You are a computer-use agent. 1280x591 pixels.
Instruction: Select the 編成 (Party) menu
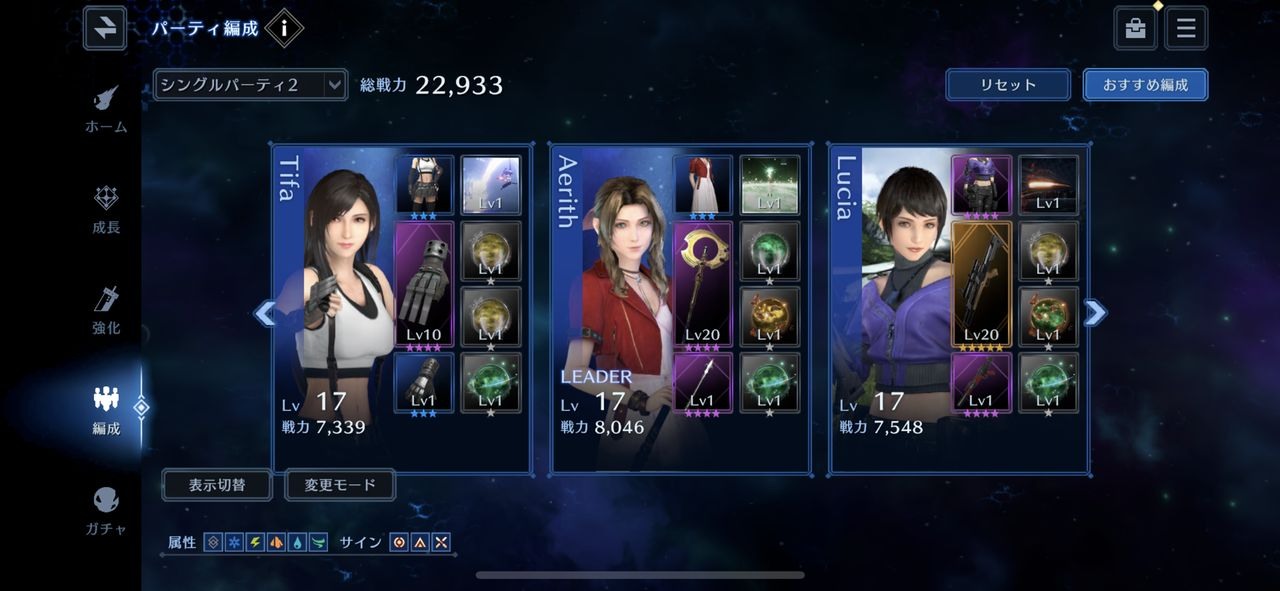[x=106, y=409]
